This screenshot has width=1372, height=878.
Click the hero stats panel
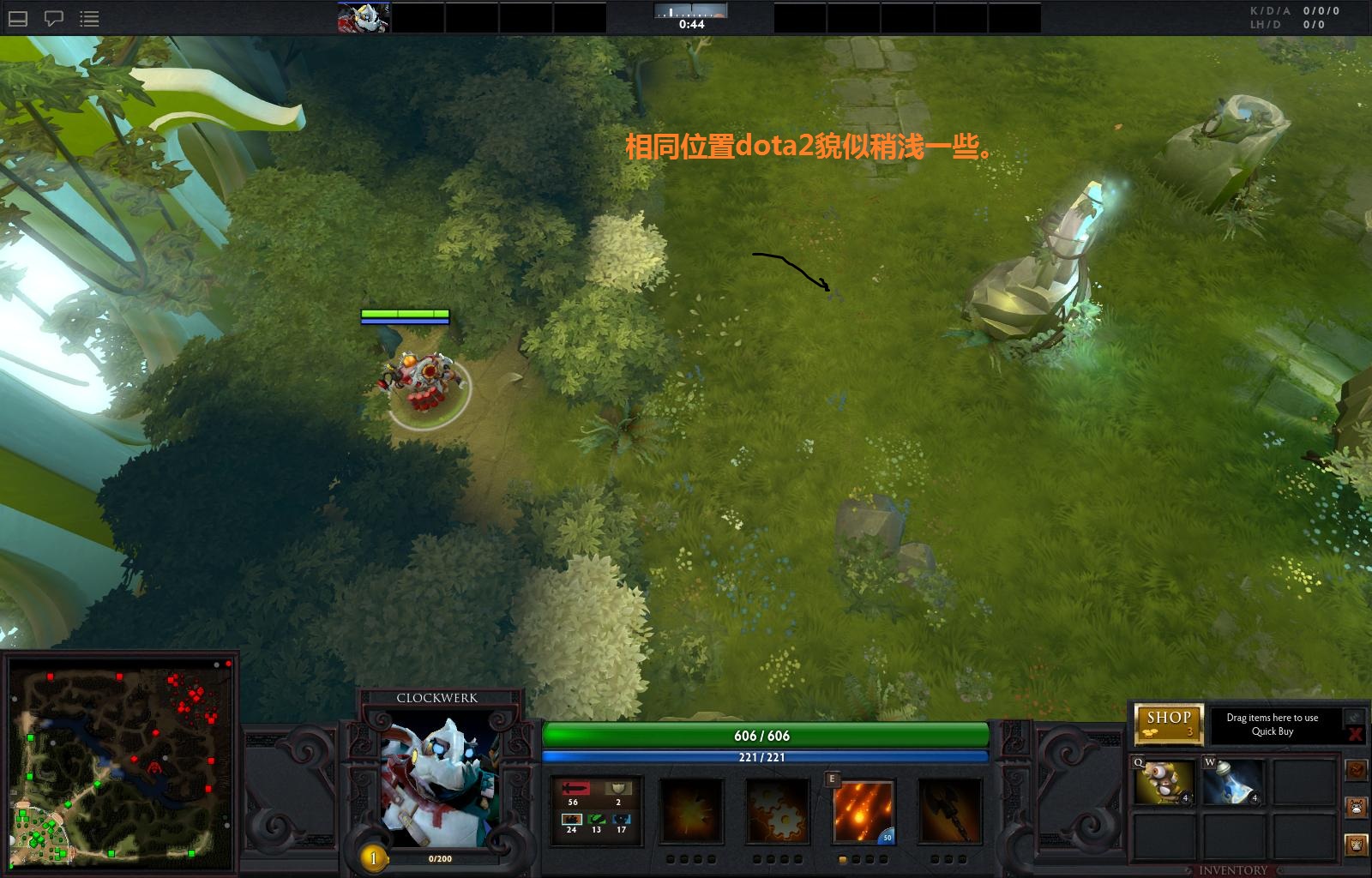(596, 810)
